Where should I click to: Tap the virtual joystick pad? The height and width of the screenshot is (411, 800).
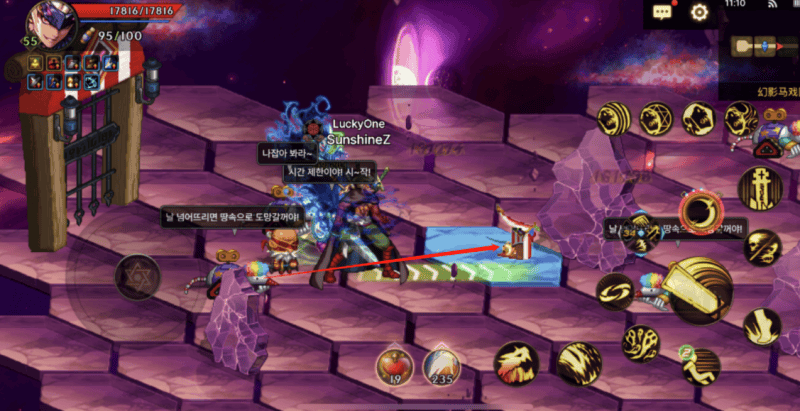(x=136, y=276)
